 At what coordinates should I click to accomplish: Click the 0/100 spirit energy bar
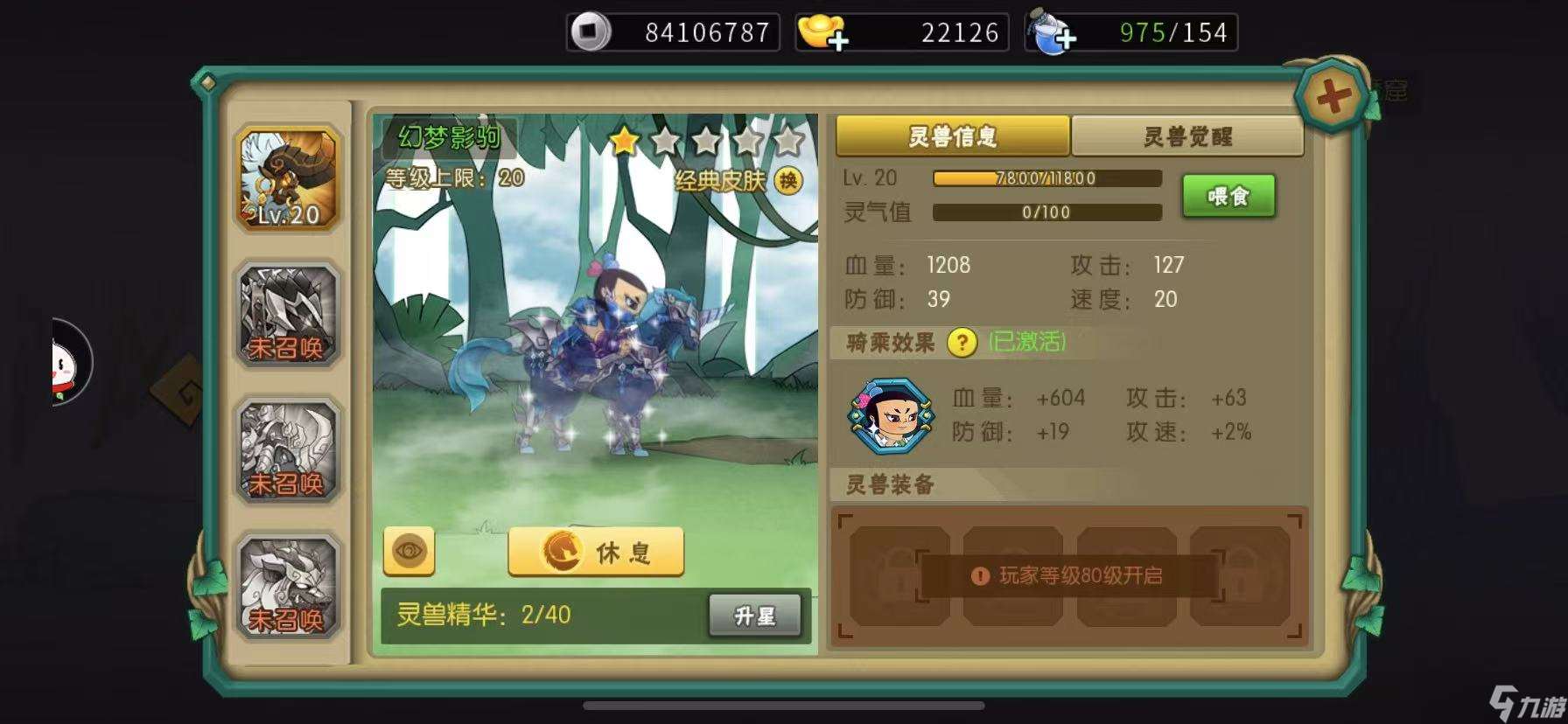[x=1046, y=211]
